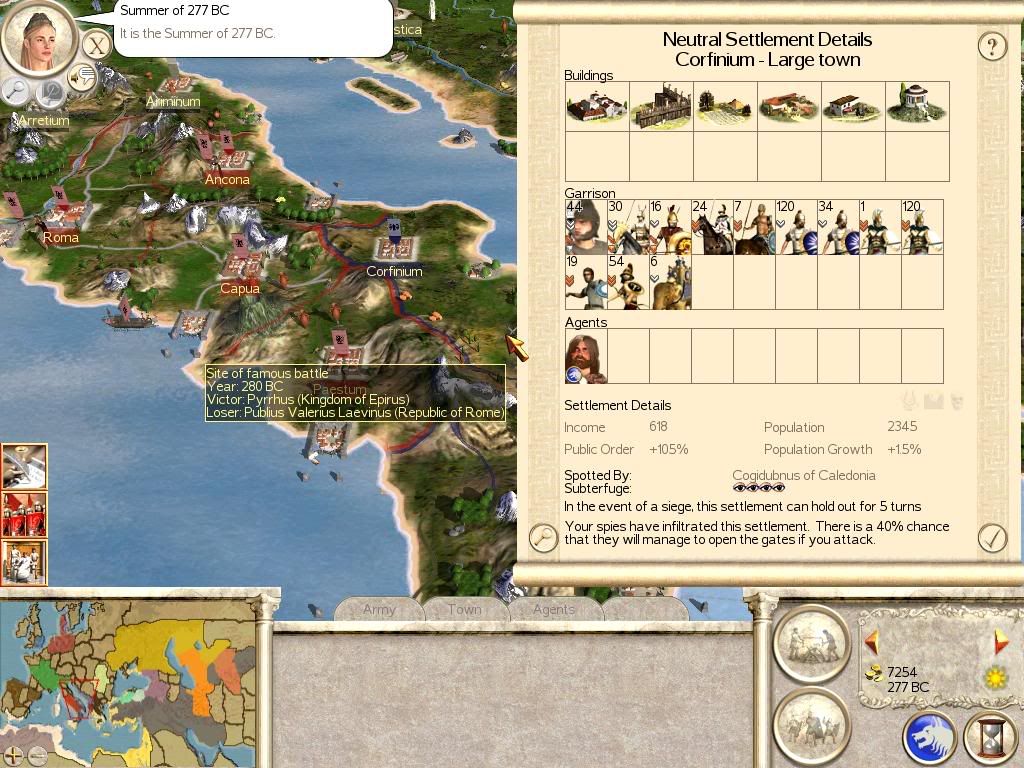Dismiss the advisor with the X button
Viewport: 1024px width, 768px height.
click(95, 44)
